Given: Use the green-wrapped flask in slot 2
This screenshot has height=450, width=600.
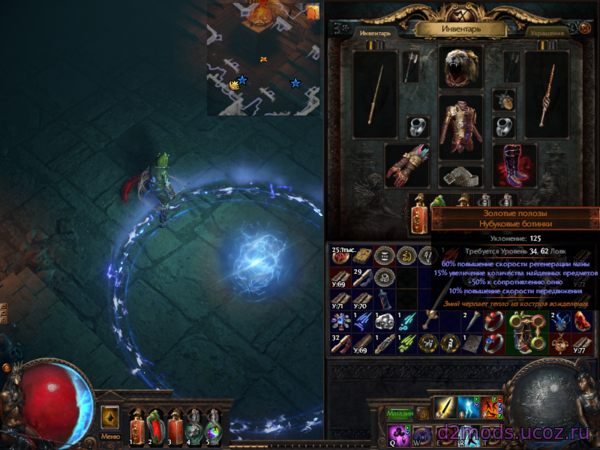Looking at the screenshot, I should point(156,425).
